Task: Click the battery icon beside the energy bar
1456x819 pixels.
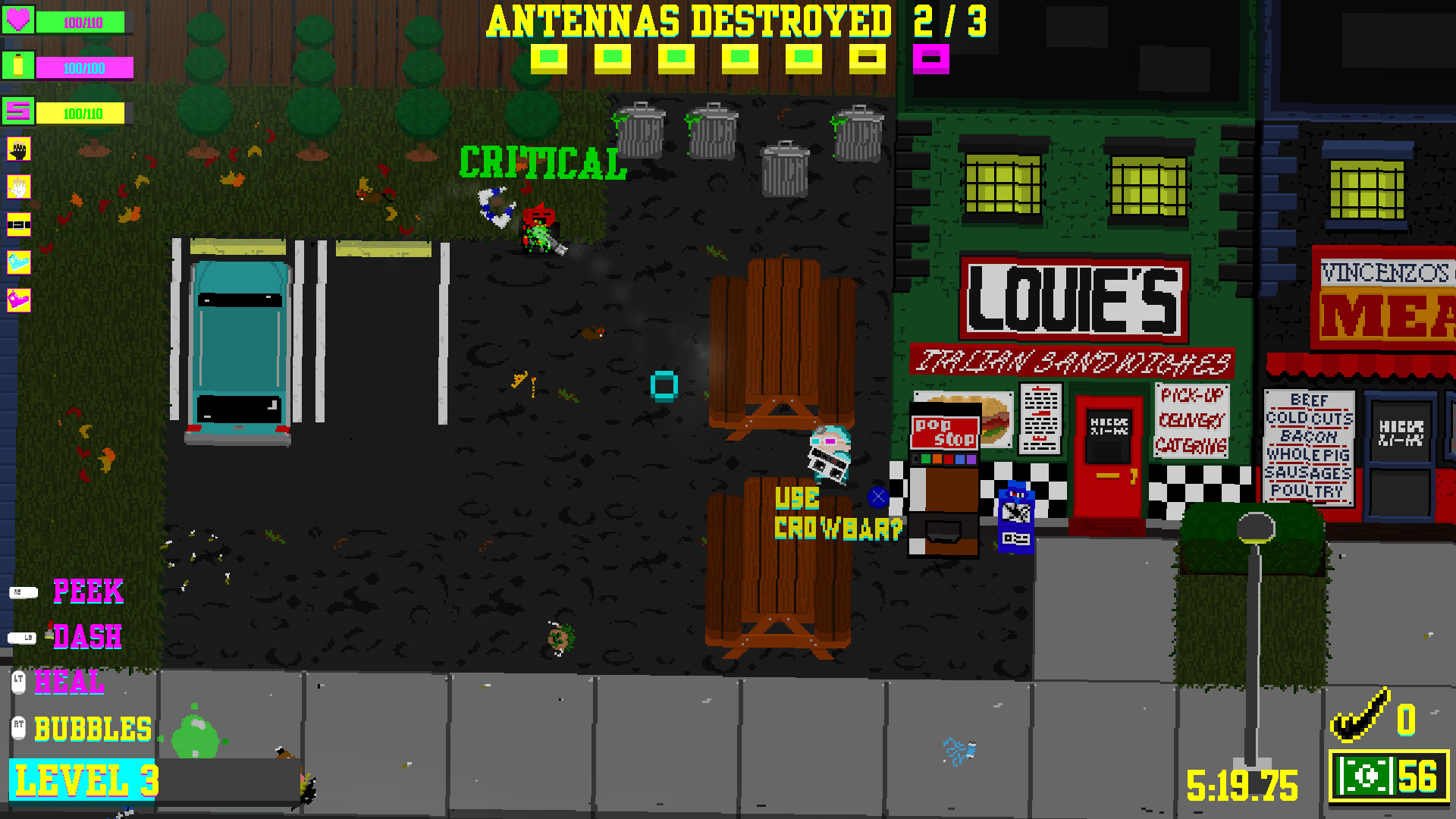Action: [19, 64]
